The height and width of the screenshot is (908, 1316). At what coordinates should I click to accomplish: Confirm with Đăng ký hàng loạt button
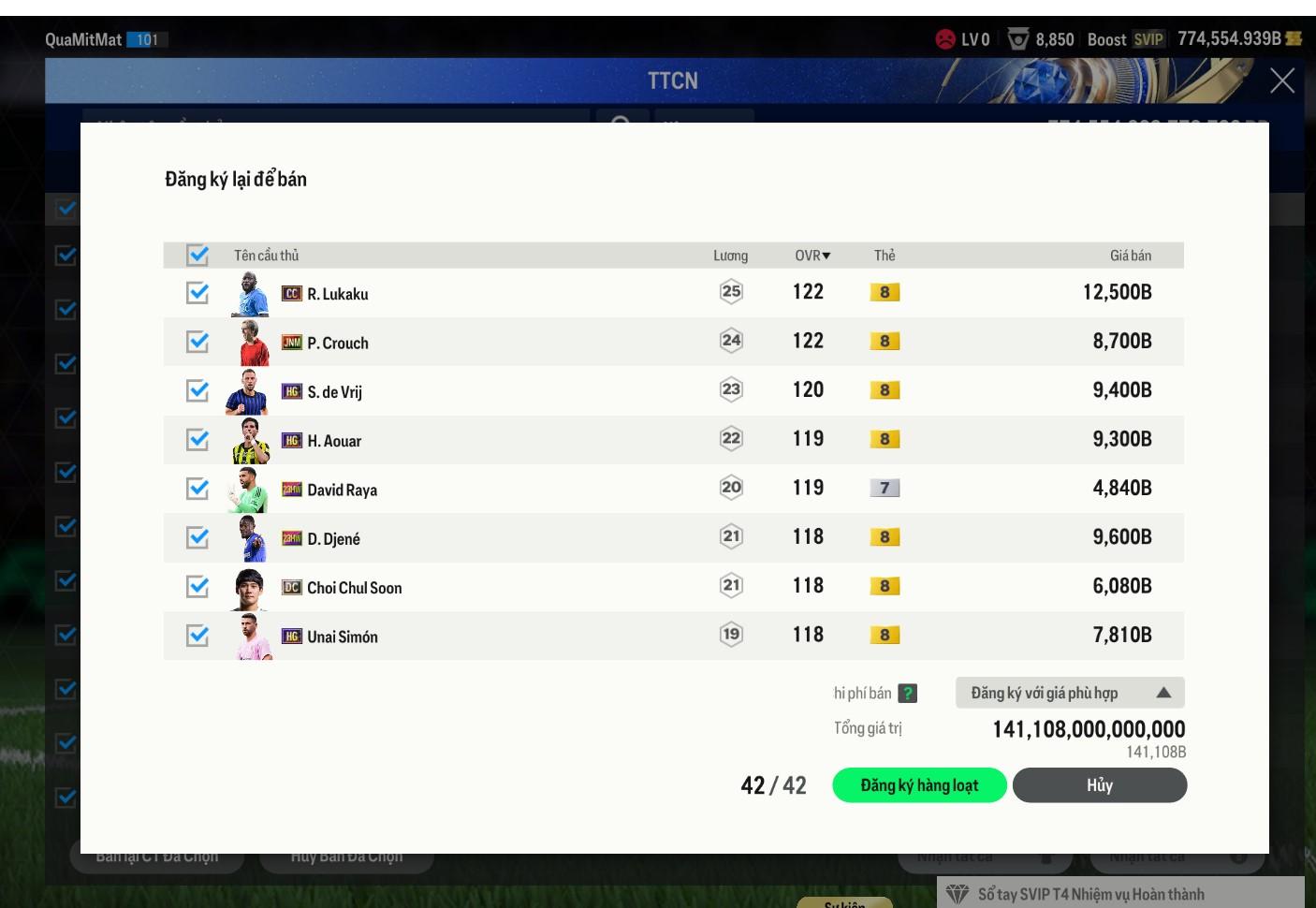[919, 785]
